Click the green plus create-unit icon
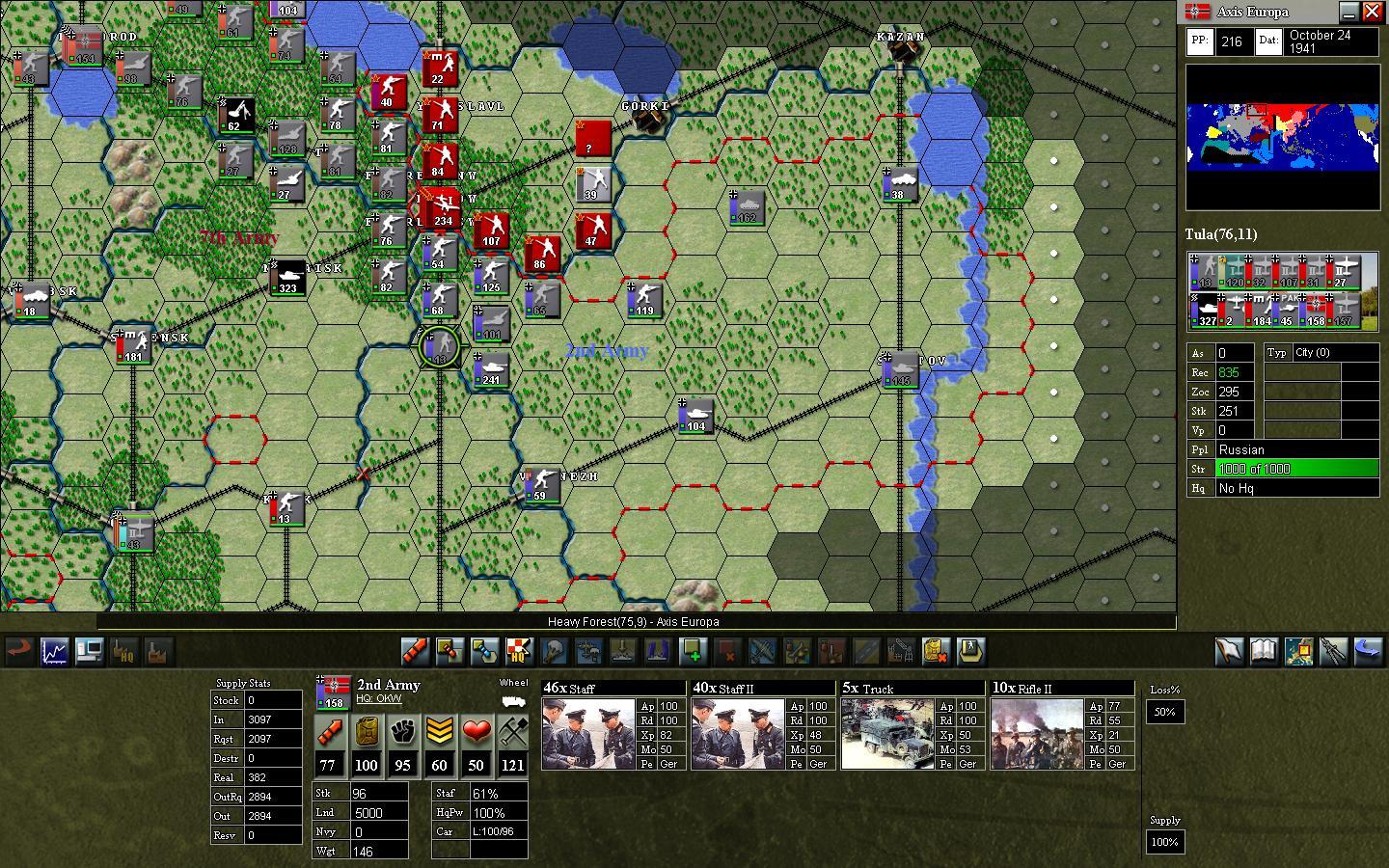This screenshot has height=868, width=1389. tap(694, 652)
